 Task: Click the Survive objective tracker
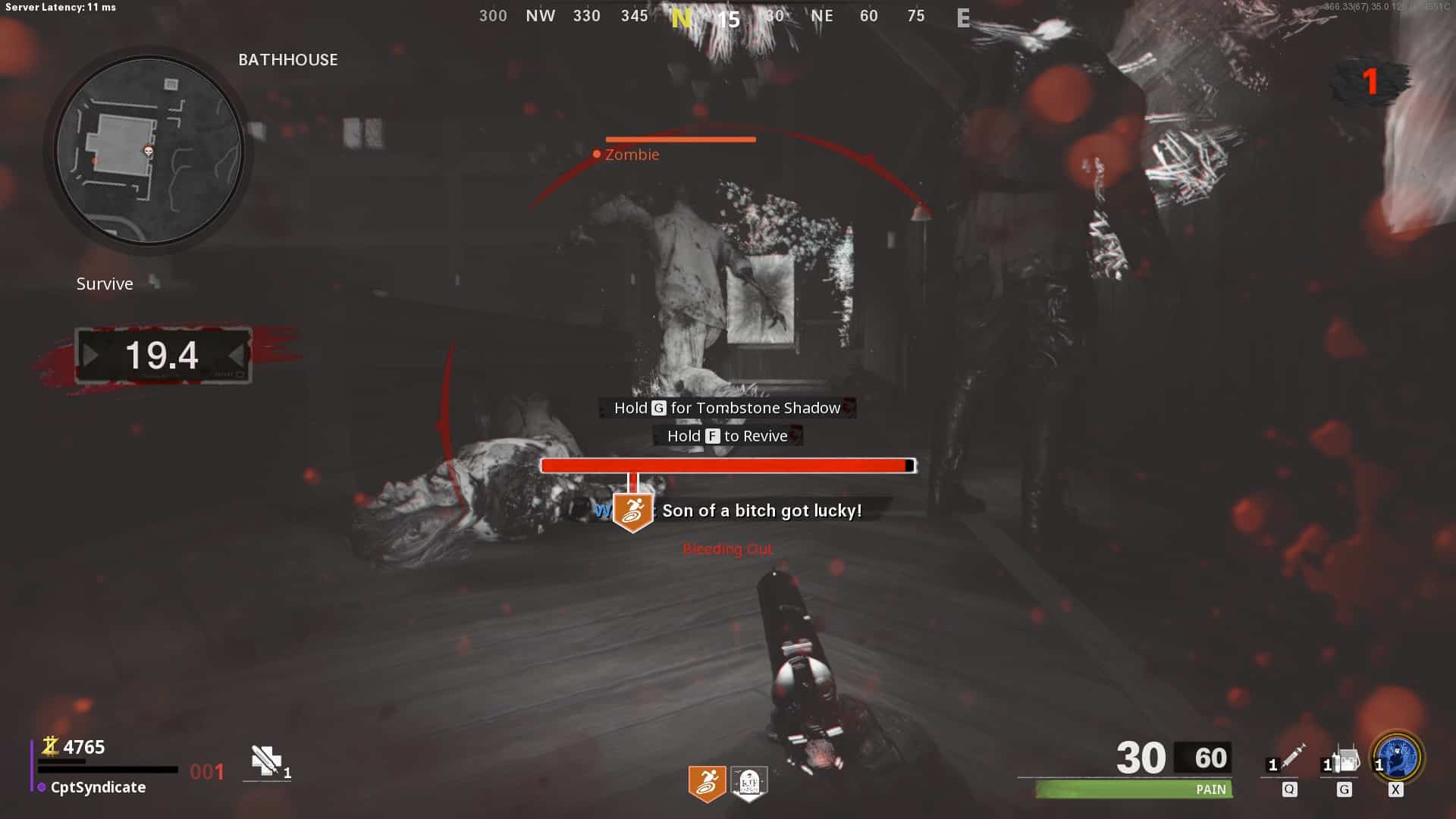pos(105,284)
